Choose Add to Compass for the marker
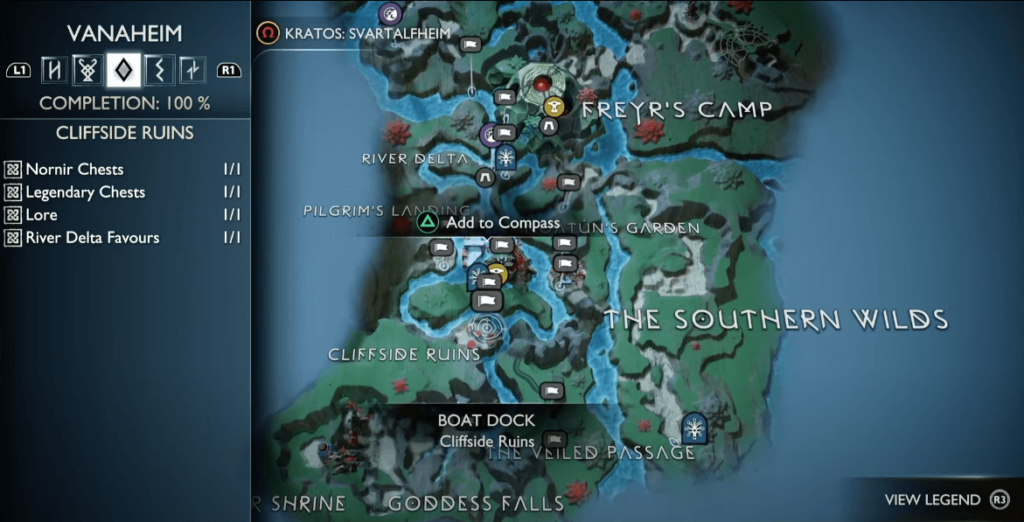This screenshot has height=522, width=1024. coord(490,223)
